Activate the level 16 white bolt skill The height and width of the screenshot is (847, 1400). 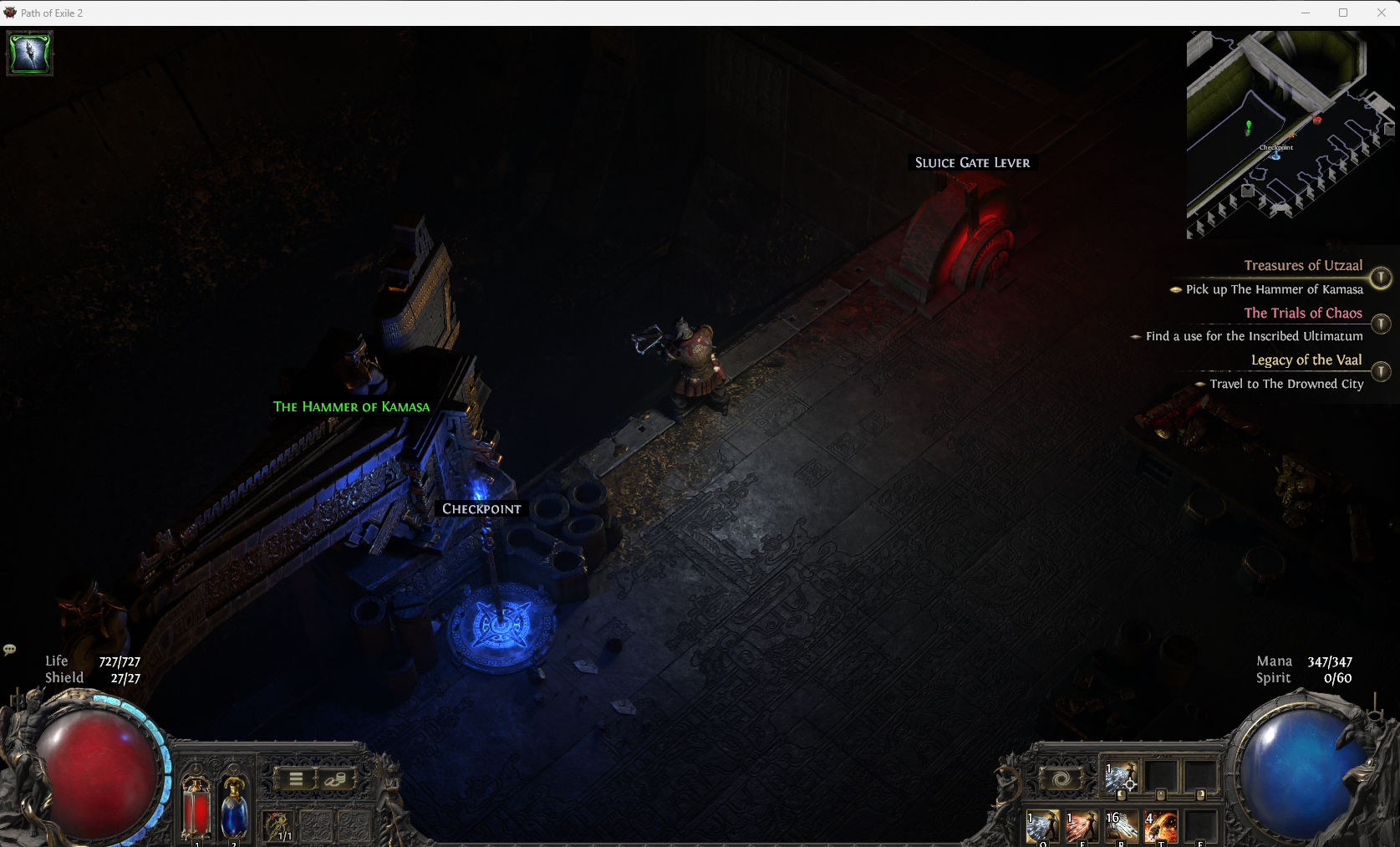[1122, 827]
